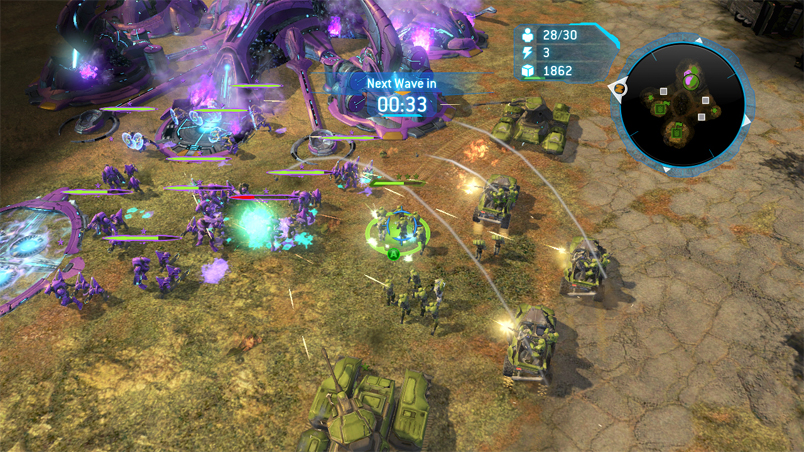Click the orange marker on the minimap's rim
Screen dimensions: 804x452
pyautogui.click(x=619, y=88)
